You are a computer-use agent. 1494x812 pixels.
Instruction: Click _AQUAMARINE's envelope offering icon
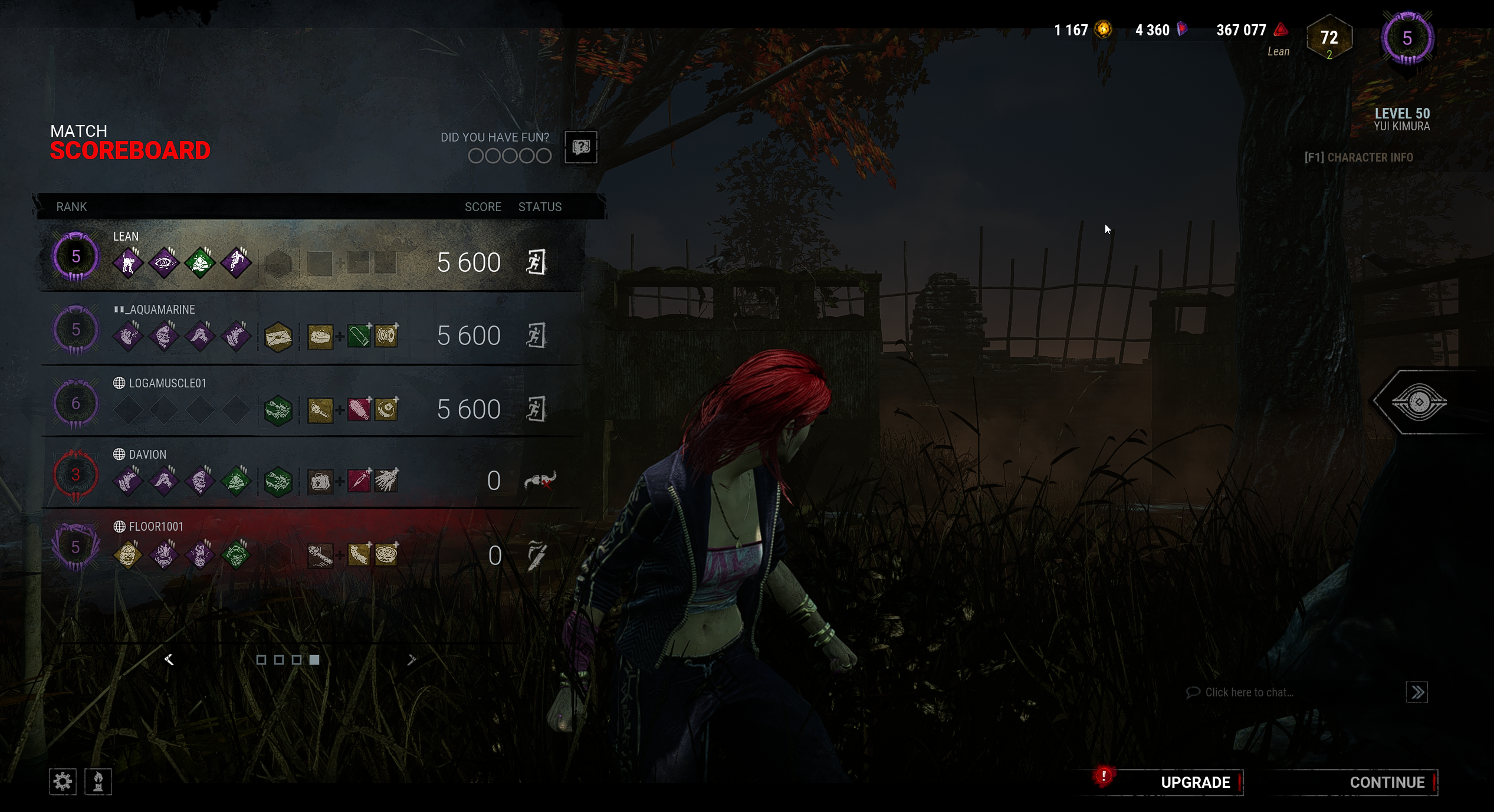tap(280, 337)
